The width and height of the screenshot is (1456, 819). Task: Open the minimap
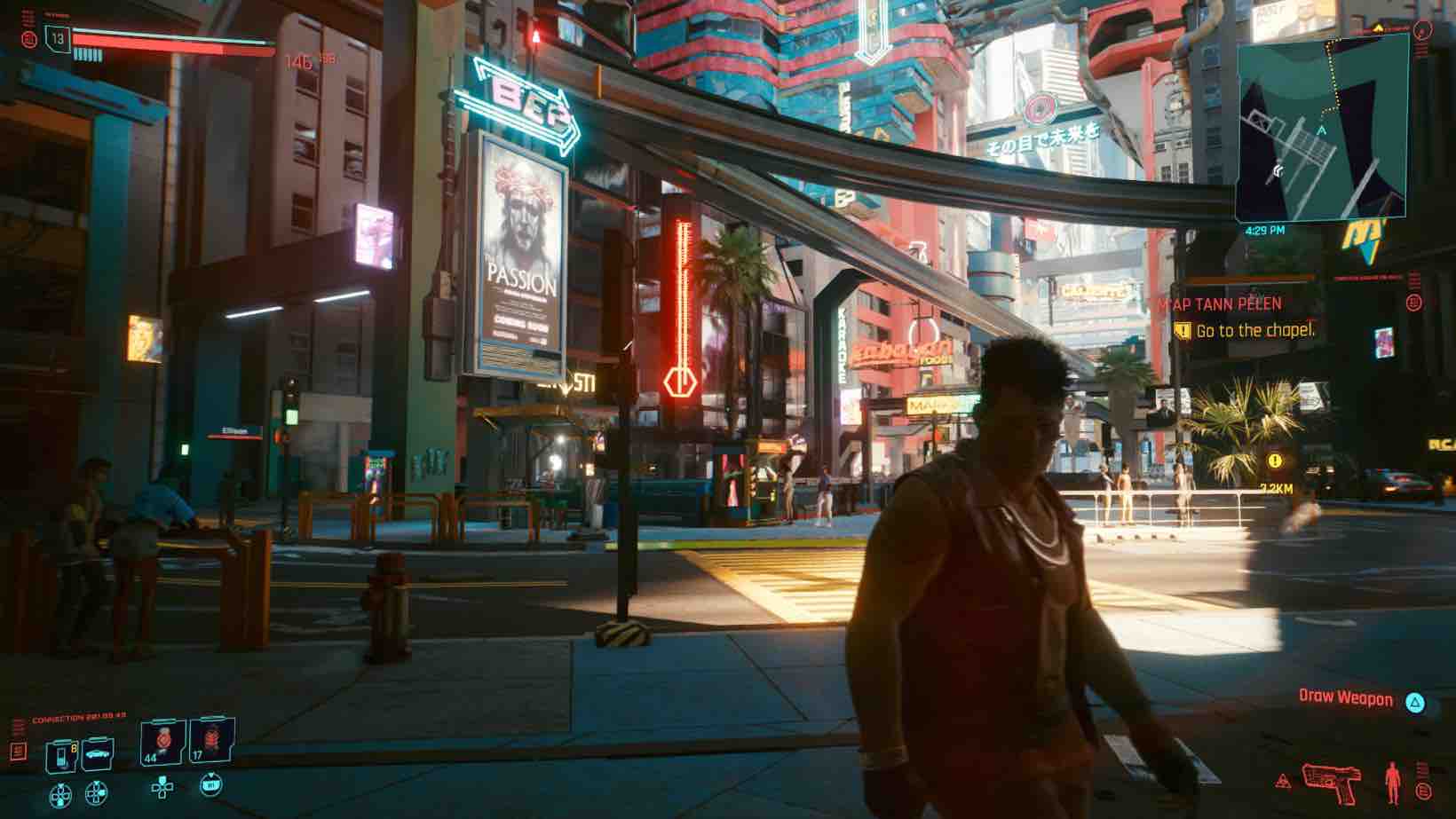pos(1321,129)
